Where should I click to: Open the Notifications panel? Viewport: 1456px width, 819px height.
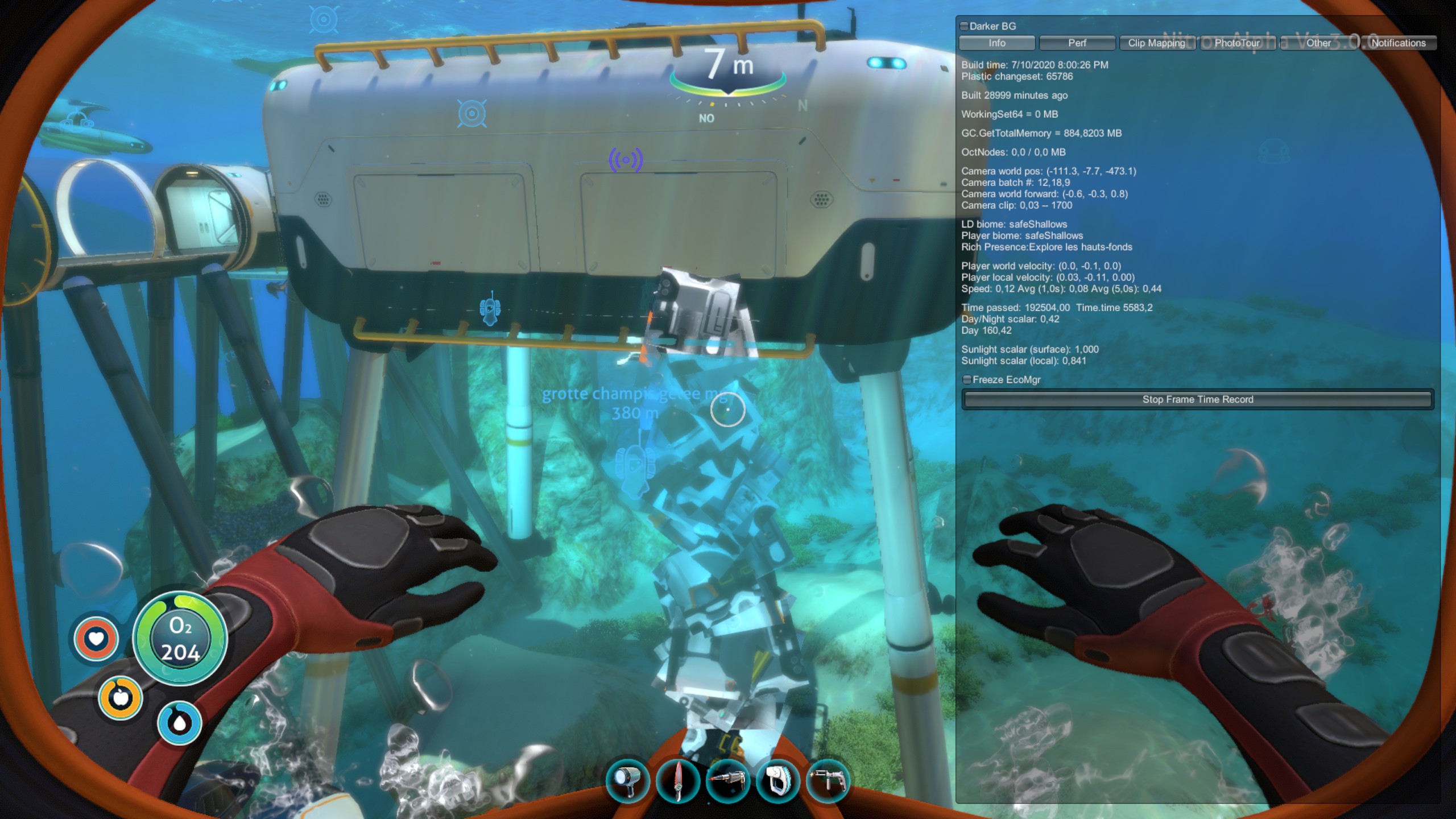pyautogui.click(x=1397, y=43)
